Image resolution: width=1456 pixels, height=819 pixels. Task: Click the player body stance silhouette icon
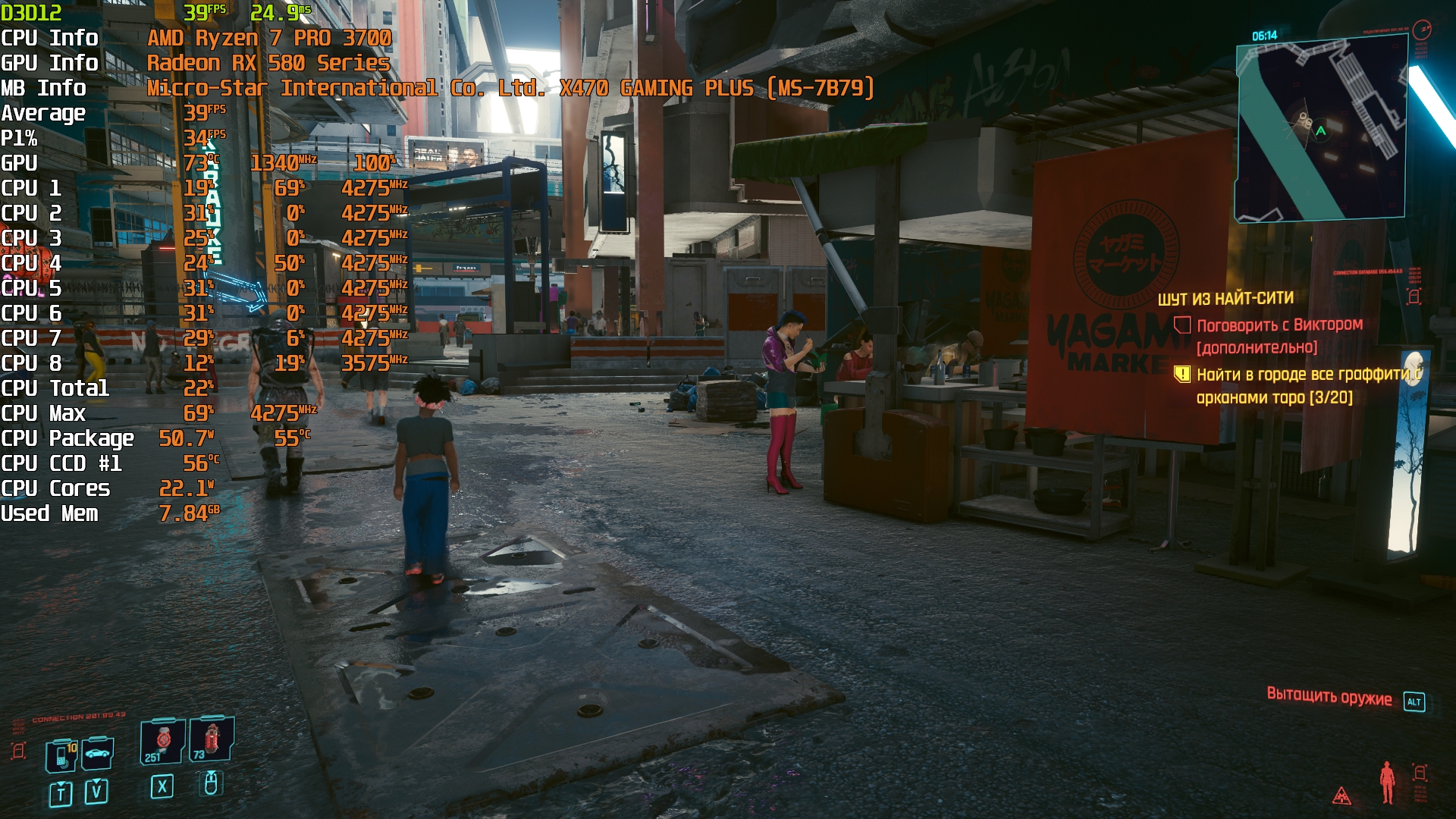click(1387, 781)
